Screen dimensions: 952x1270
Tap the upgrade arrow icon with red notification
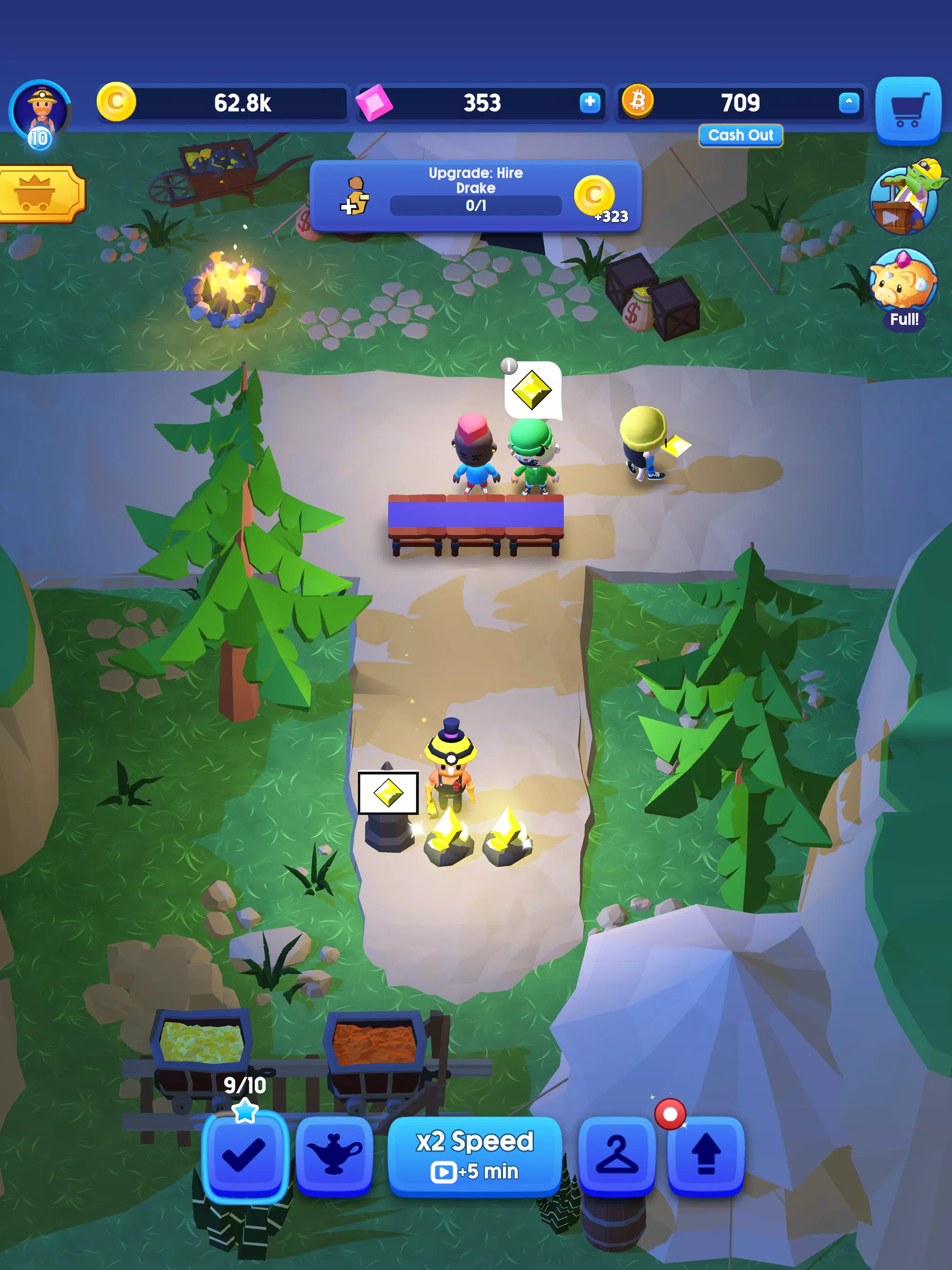[706, 1154]
